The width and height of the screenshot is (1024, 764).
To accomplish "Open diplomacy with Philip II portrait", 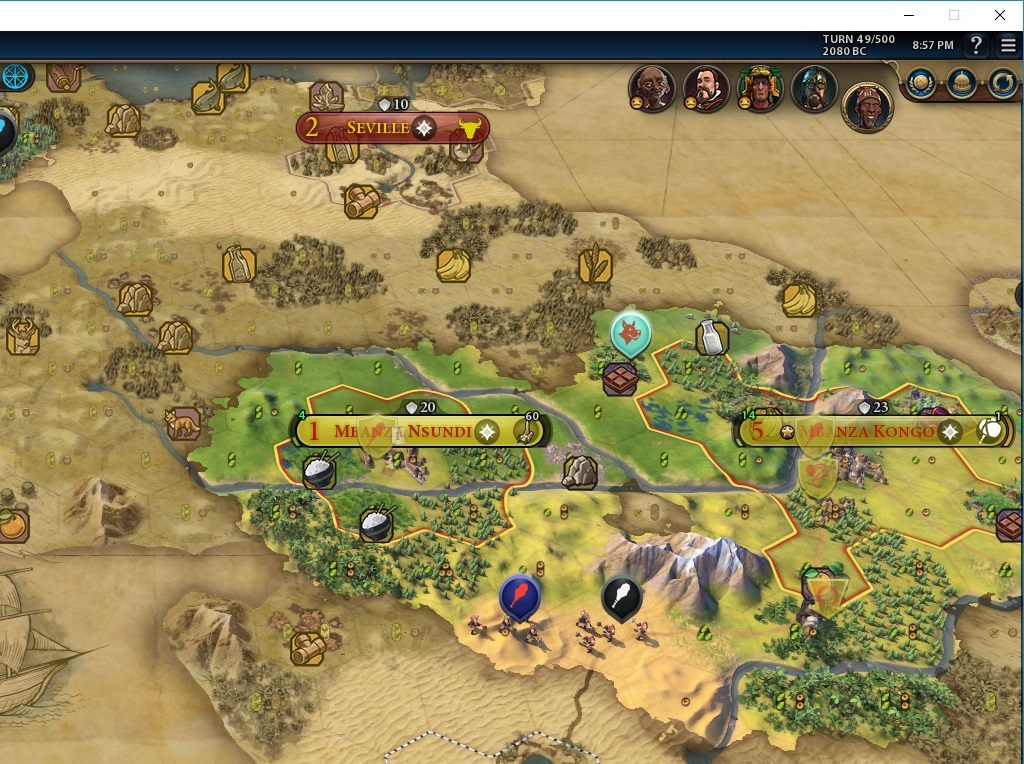I will coord(706,88).
